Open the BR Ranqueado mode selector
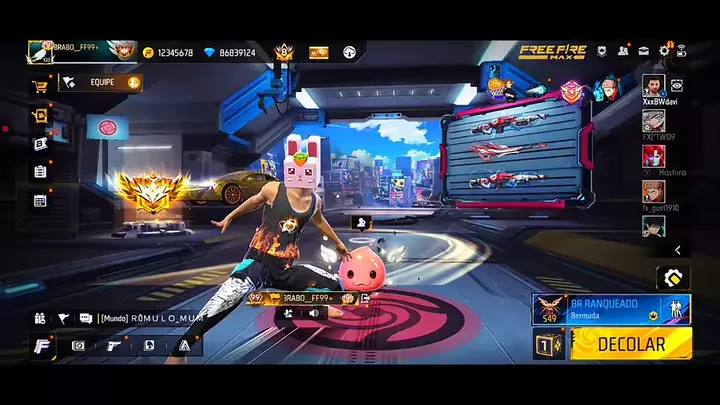Screen dimensions: 720x405 pos(612,309)
